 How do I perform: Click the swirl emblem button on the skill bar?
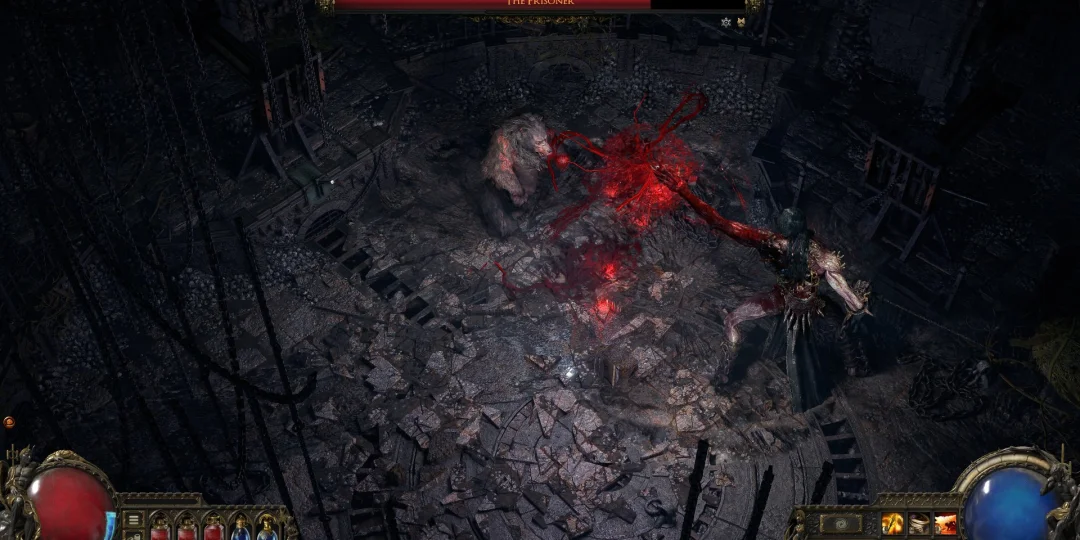[x=840, y=523]
